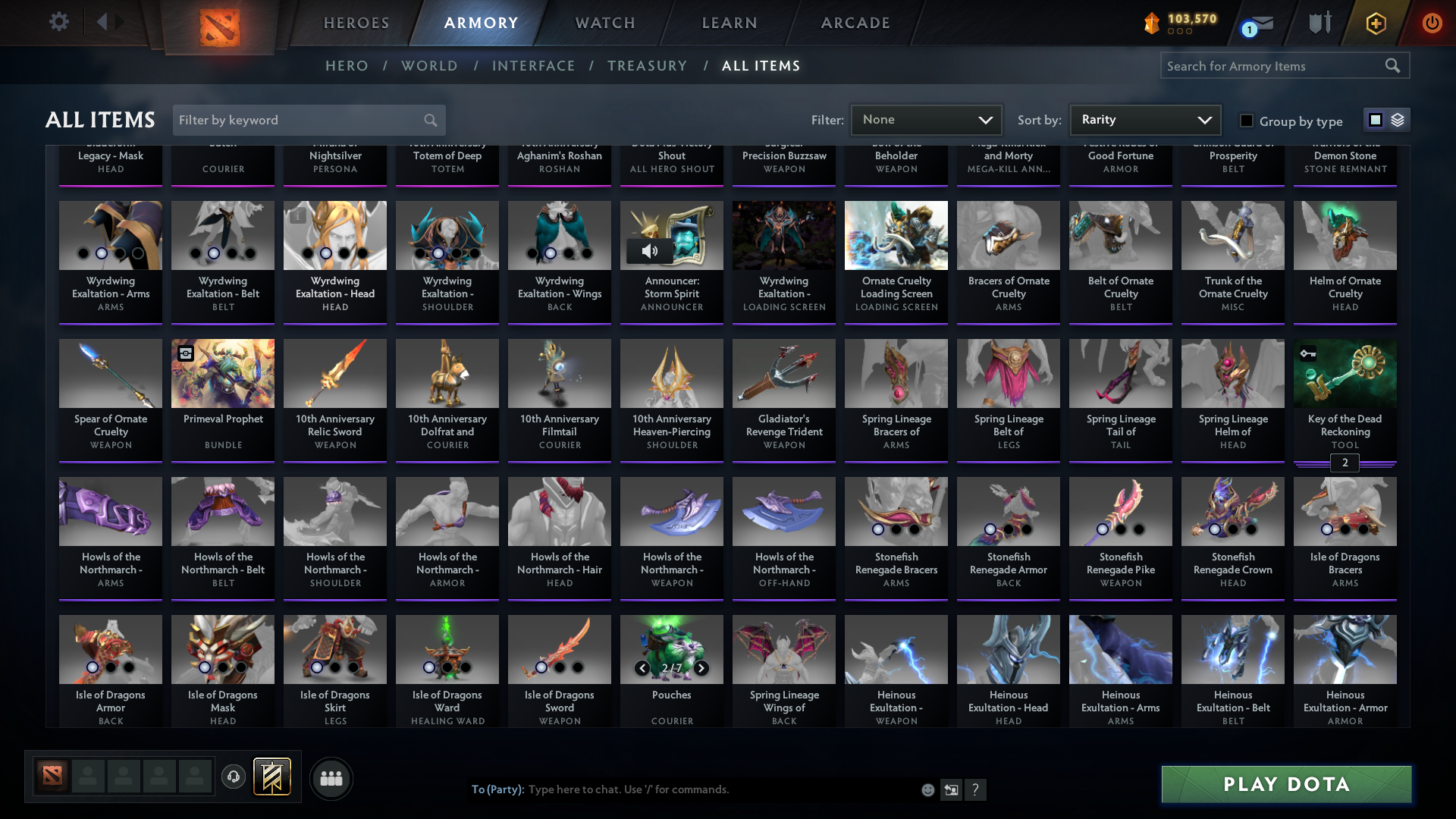Toggle the Group by type checkbox
The width and height of the screenshot is (1456, 819).
[1246, 120]
